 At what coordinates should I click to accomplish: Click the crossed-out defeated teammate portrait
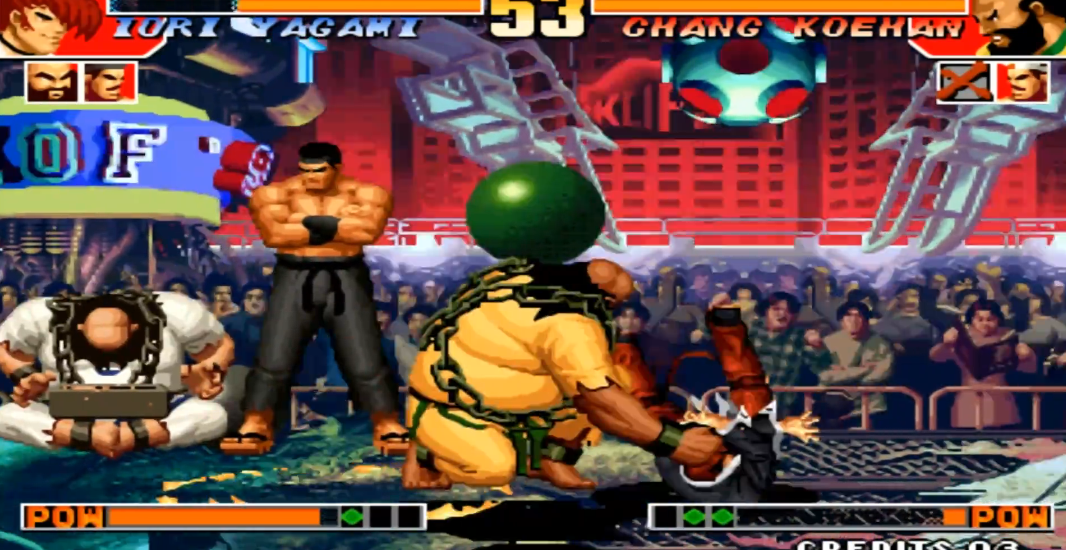point(964,83)
